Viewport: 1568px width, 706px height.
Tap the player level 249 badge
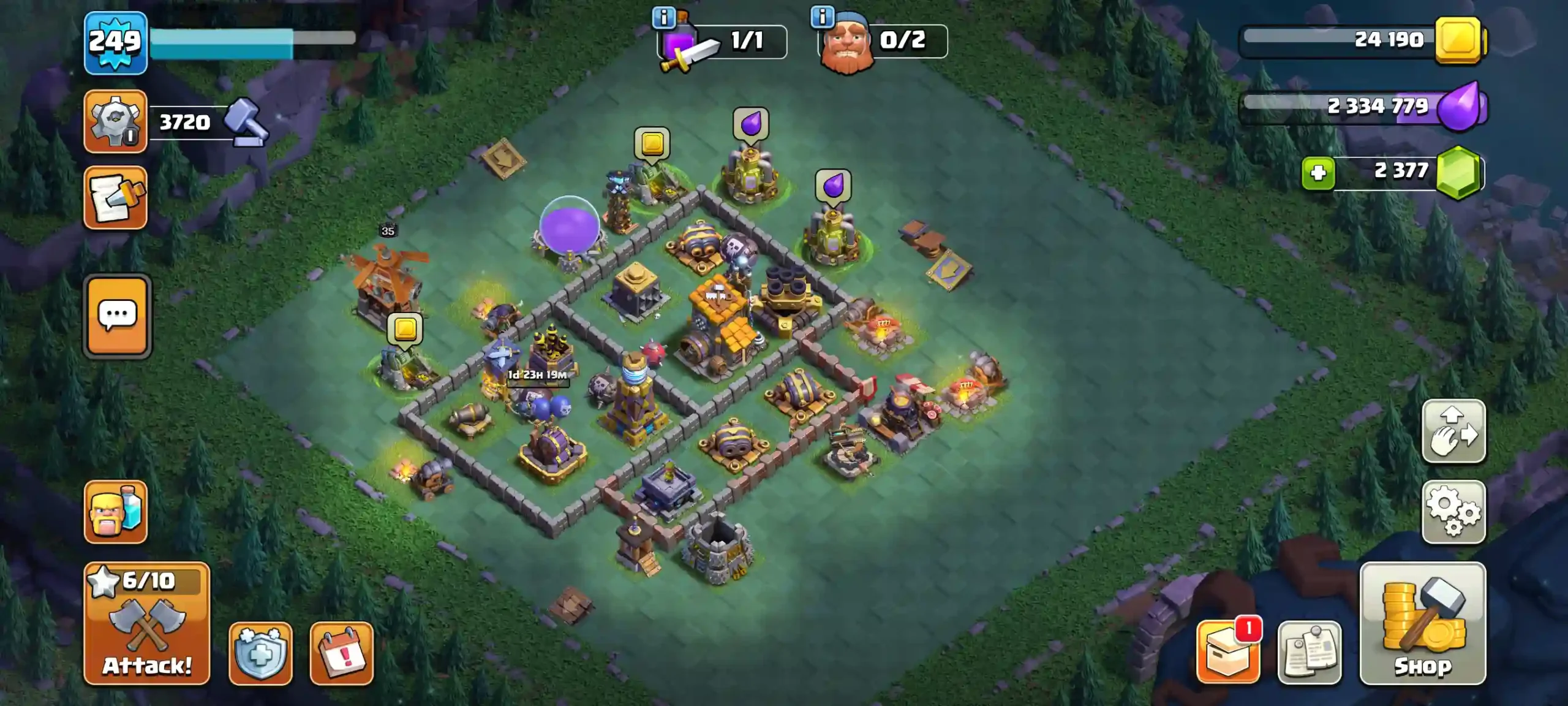(115, 42)
